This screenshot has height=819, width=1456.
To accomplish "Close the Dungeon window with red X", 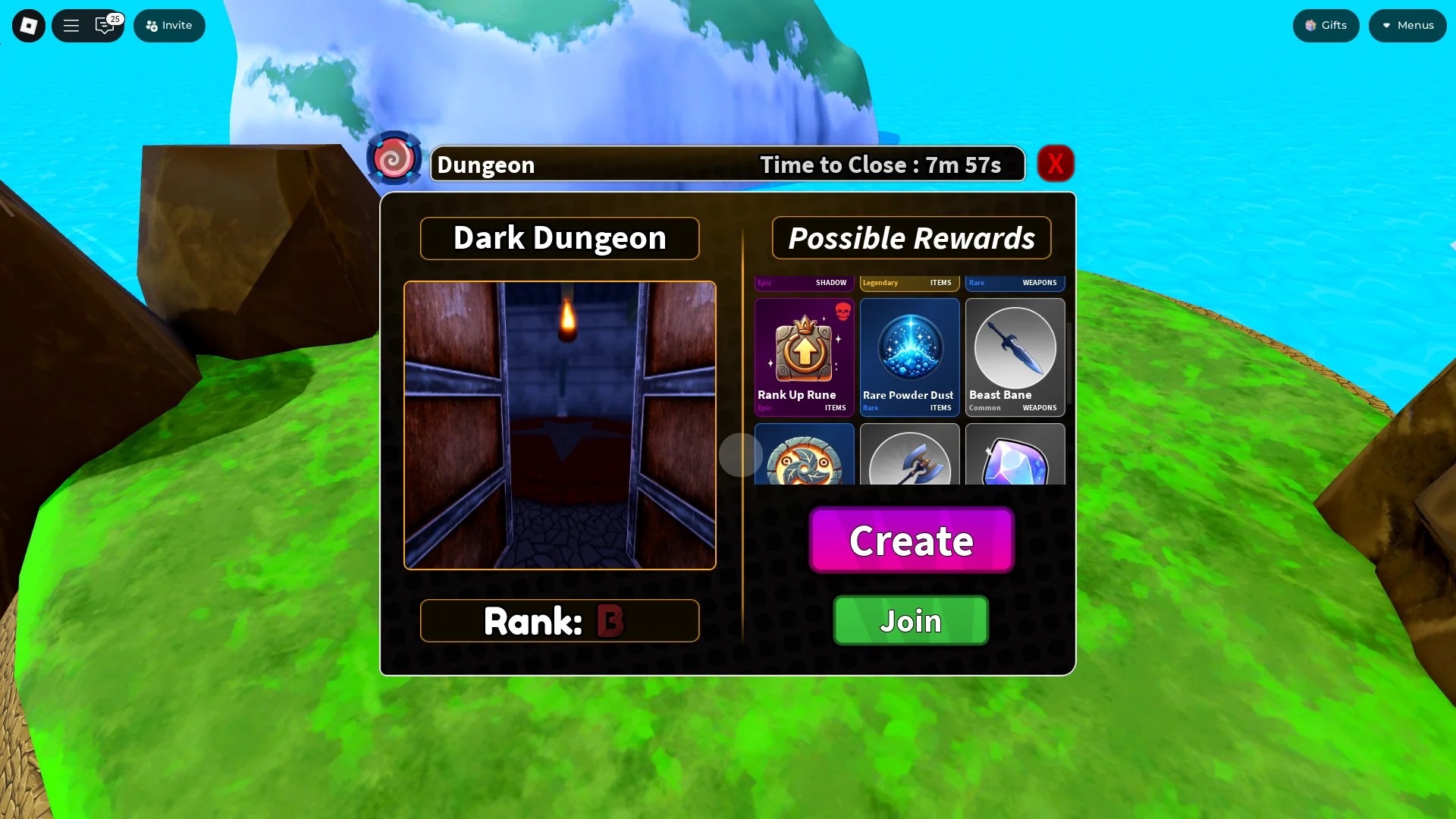I will (1056, 163).
